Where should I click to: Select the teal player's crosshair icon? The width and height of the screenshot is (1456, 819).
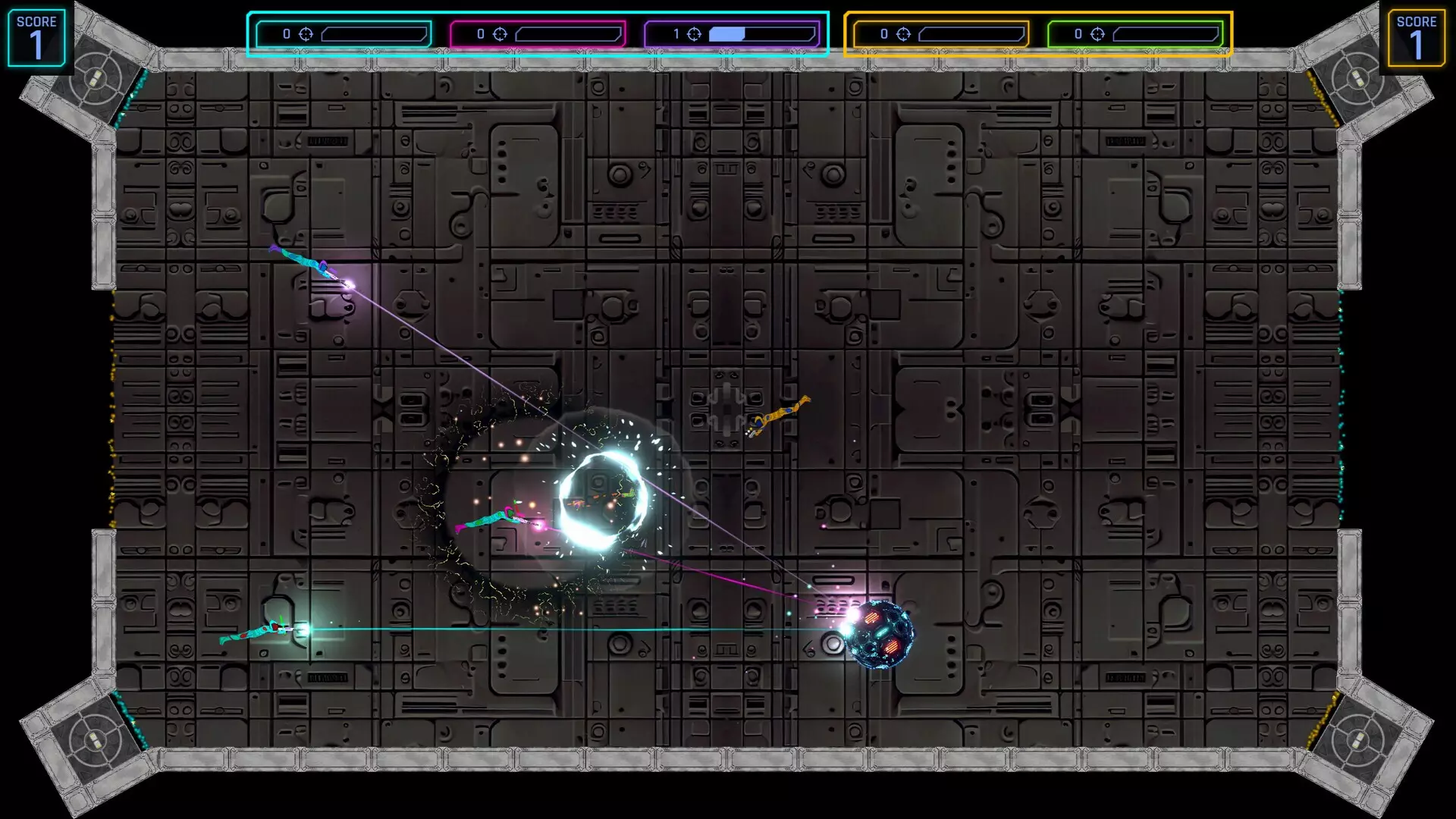point(307,33)
